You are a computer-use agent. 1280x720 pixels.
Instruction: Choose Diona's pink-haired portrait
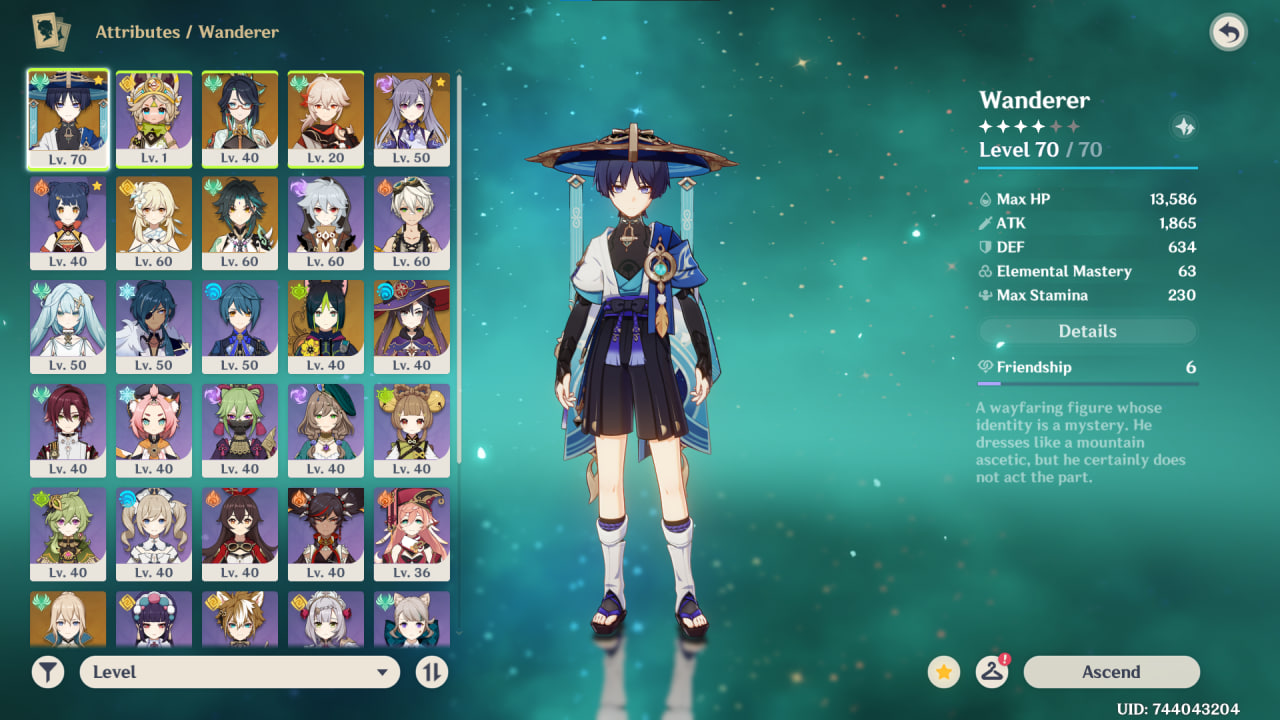[x=154, y=430]
